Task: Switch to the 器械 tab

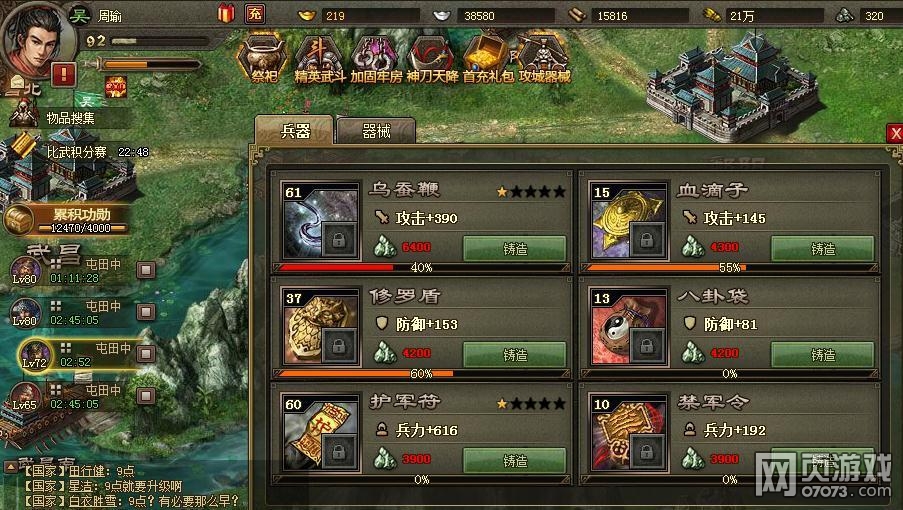Action: [x=376, y=132]
